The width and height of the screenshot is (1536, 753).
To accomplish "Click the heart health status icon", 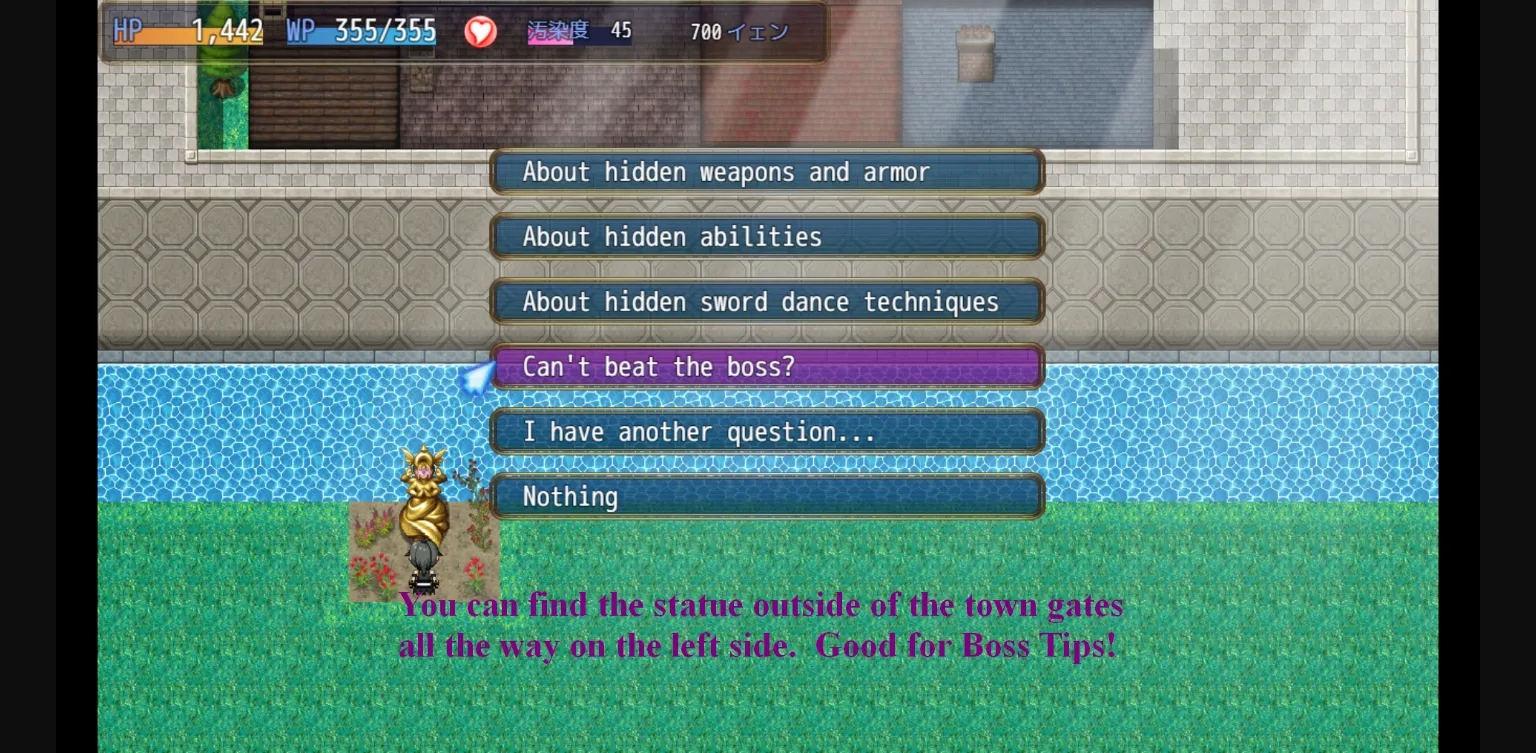I will coord(480,31).
